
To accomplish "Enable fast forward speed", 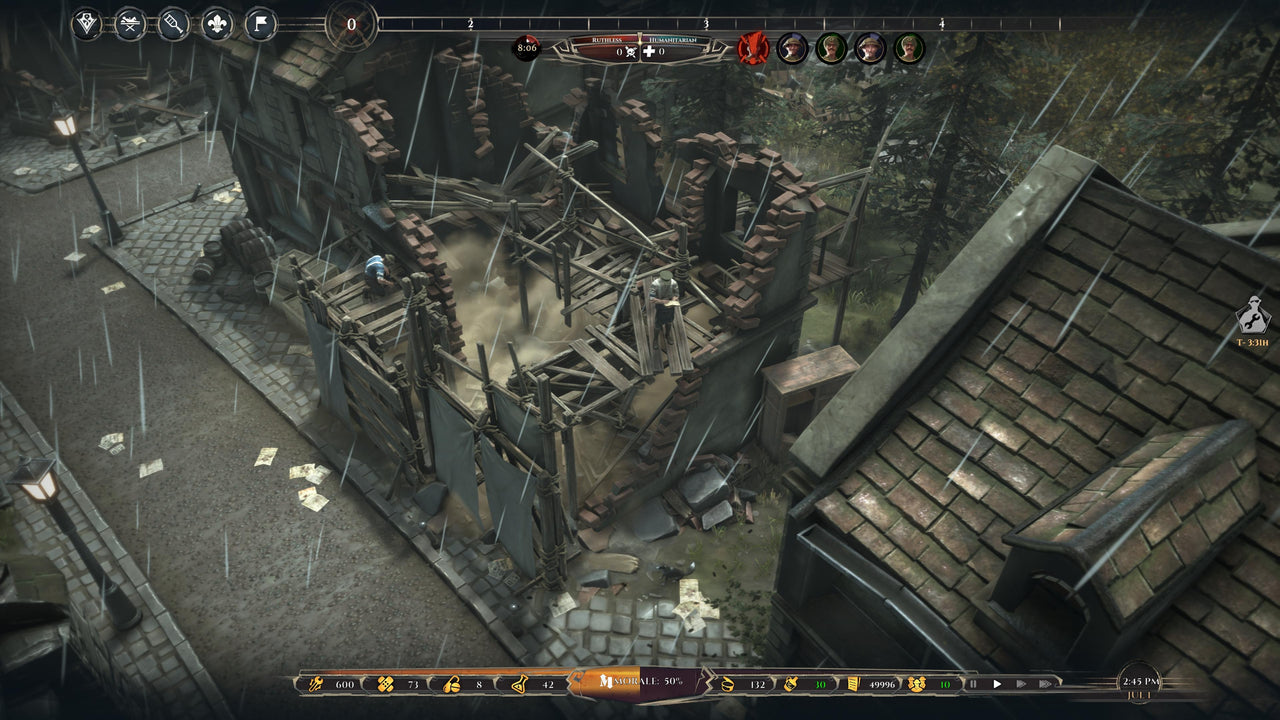I will coord(1021,683).
